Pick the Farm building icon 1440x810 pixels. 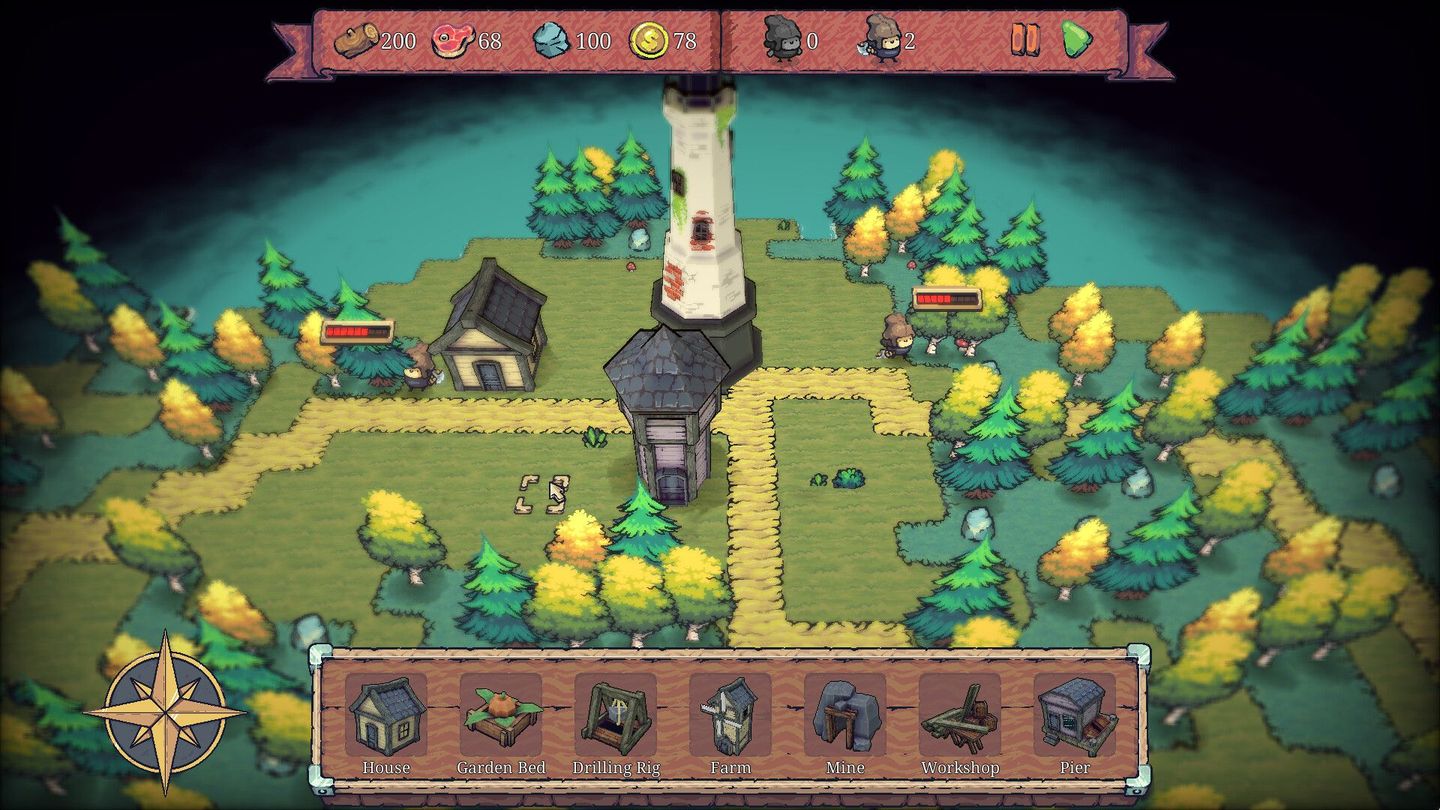coord(731,713)
